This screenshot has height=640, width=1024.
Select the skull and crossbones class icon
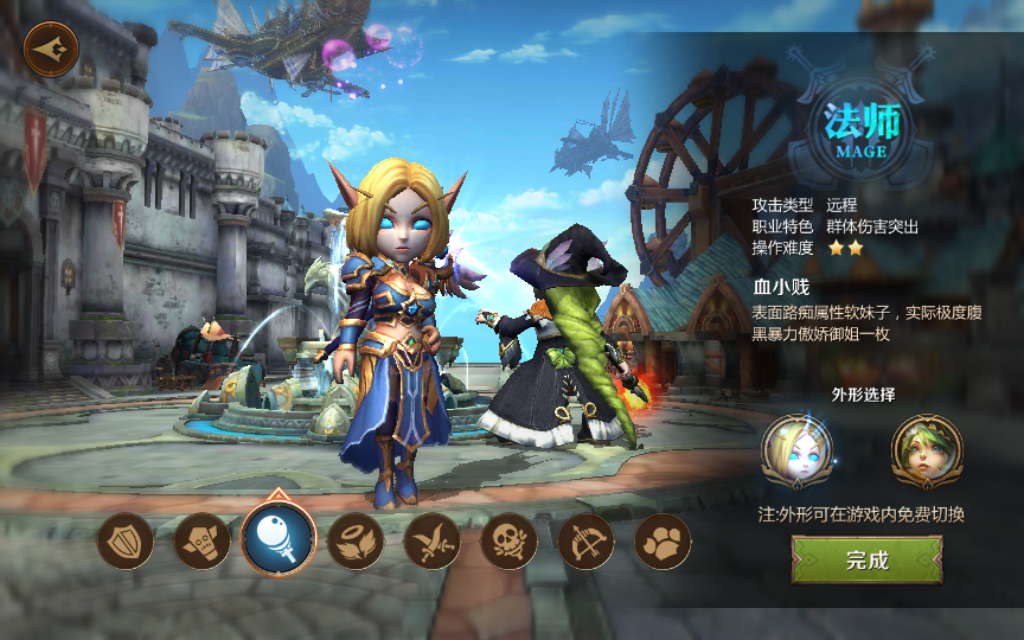click(509, 541)
